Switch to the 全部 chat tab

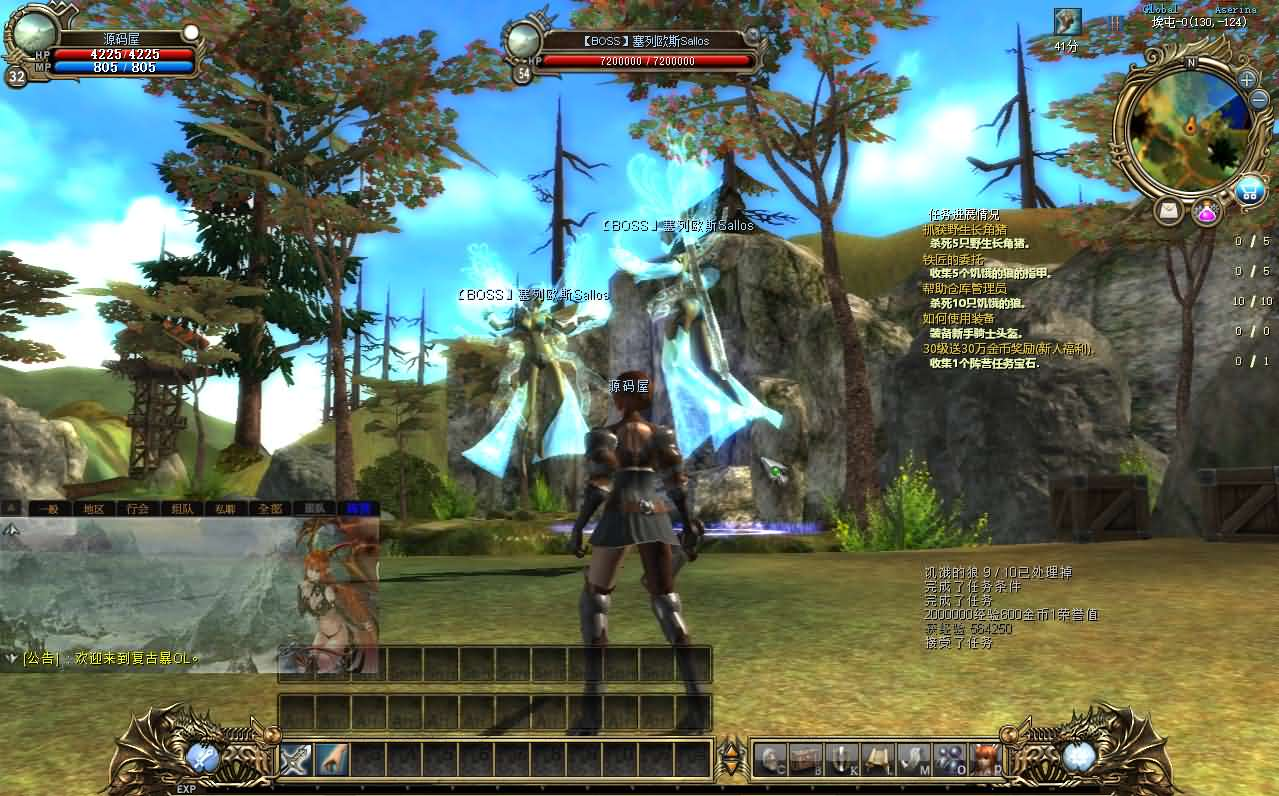pyautogui.click(x=269, y=508)
